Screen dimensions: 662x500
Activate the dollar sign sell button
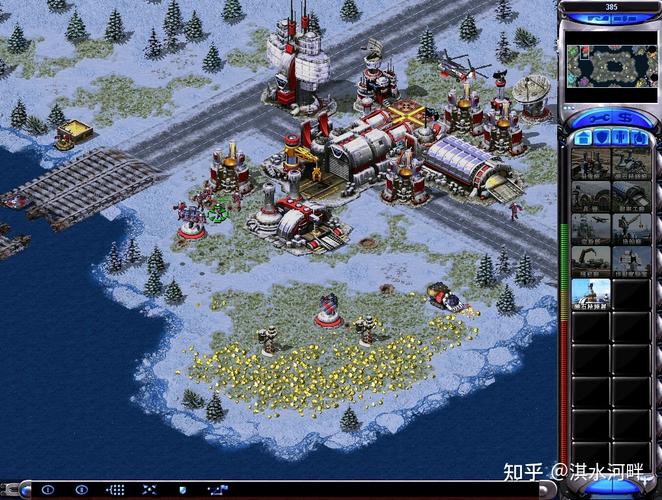[624, 118]
